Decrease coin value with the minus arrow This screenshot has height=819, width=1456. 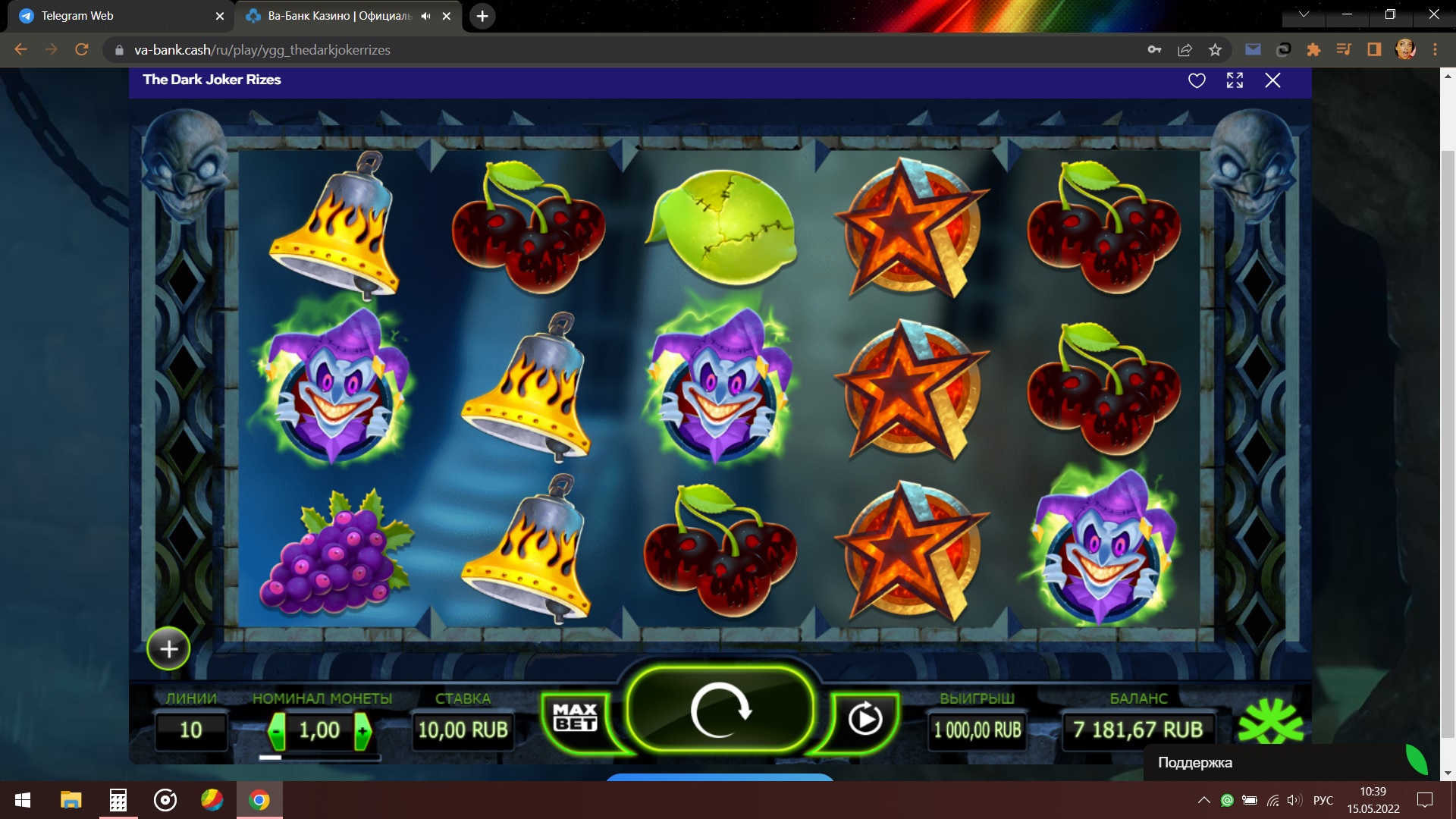click(x=278, y=731)
